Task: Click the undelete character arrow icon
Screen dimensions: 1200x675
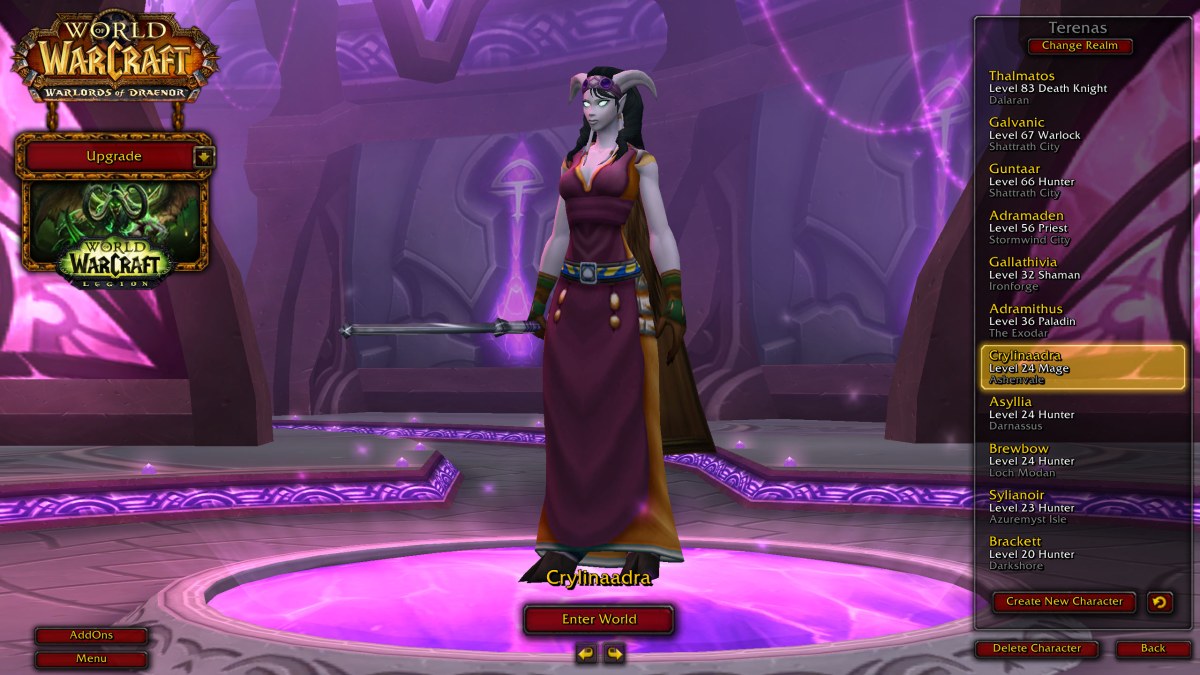Action: point(1160,601)
